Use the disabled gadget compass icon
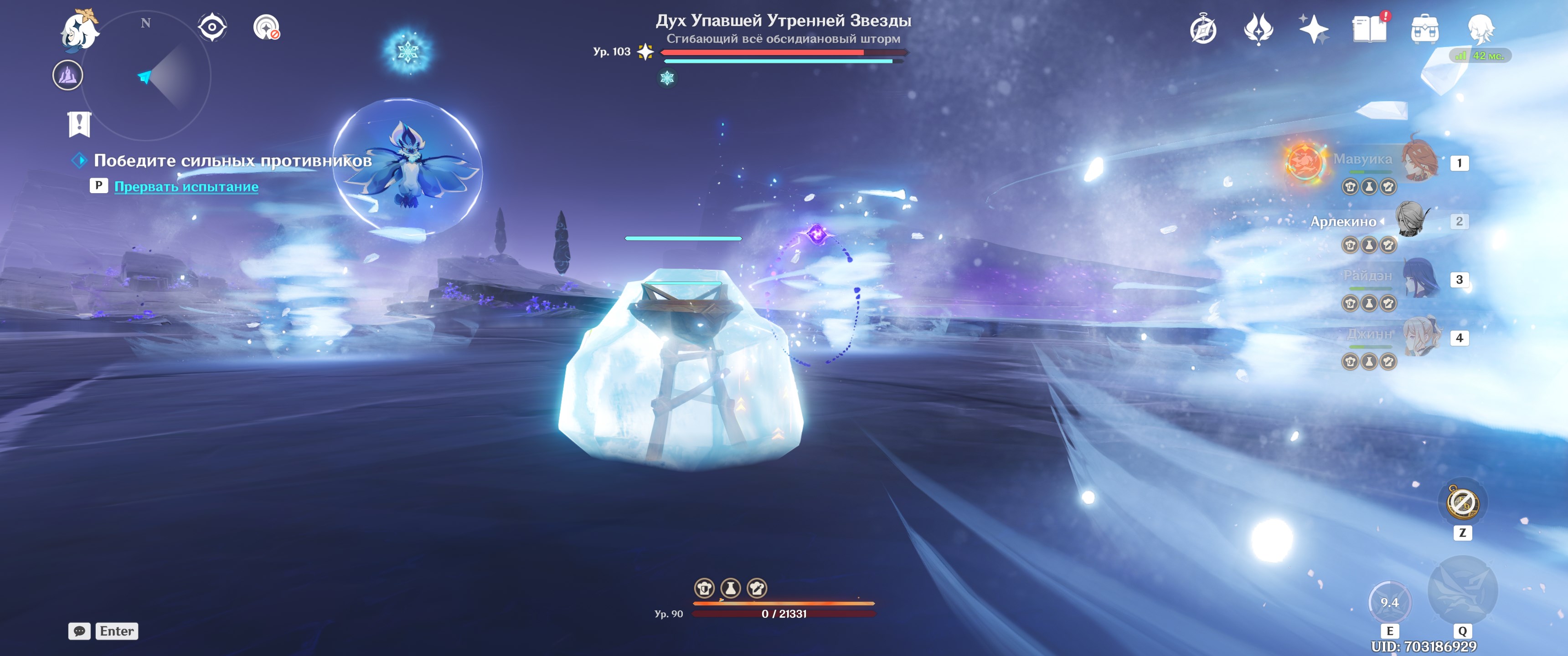This screenshot has height=656, width=1568. [1462, 502]
